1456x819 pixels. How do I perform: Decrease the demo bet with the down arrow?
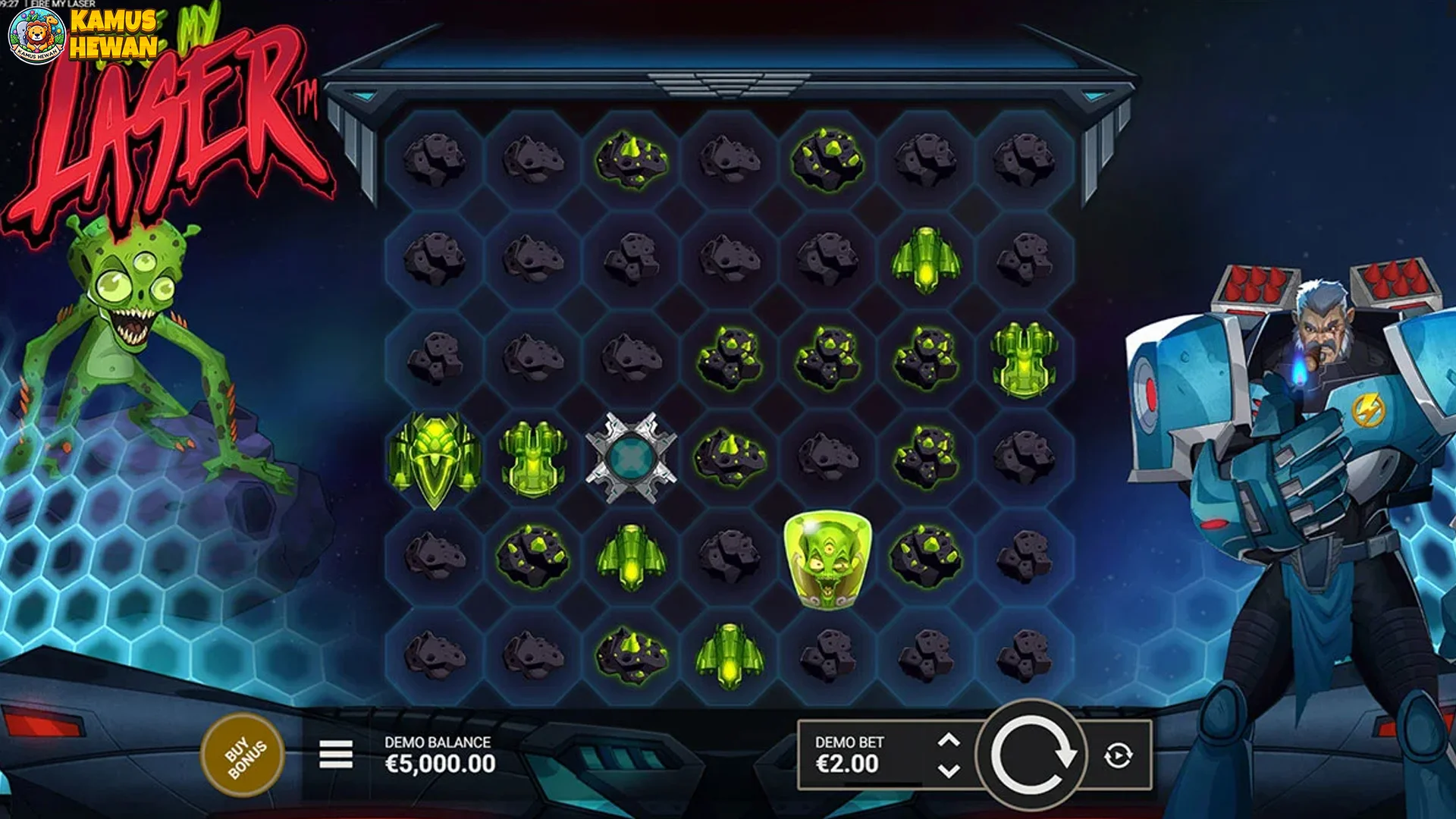(x=948, y=770)
